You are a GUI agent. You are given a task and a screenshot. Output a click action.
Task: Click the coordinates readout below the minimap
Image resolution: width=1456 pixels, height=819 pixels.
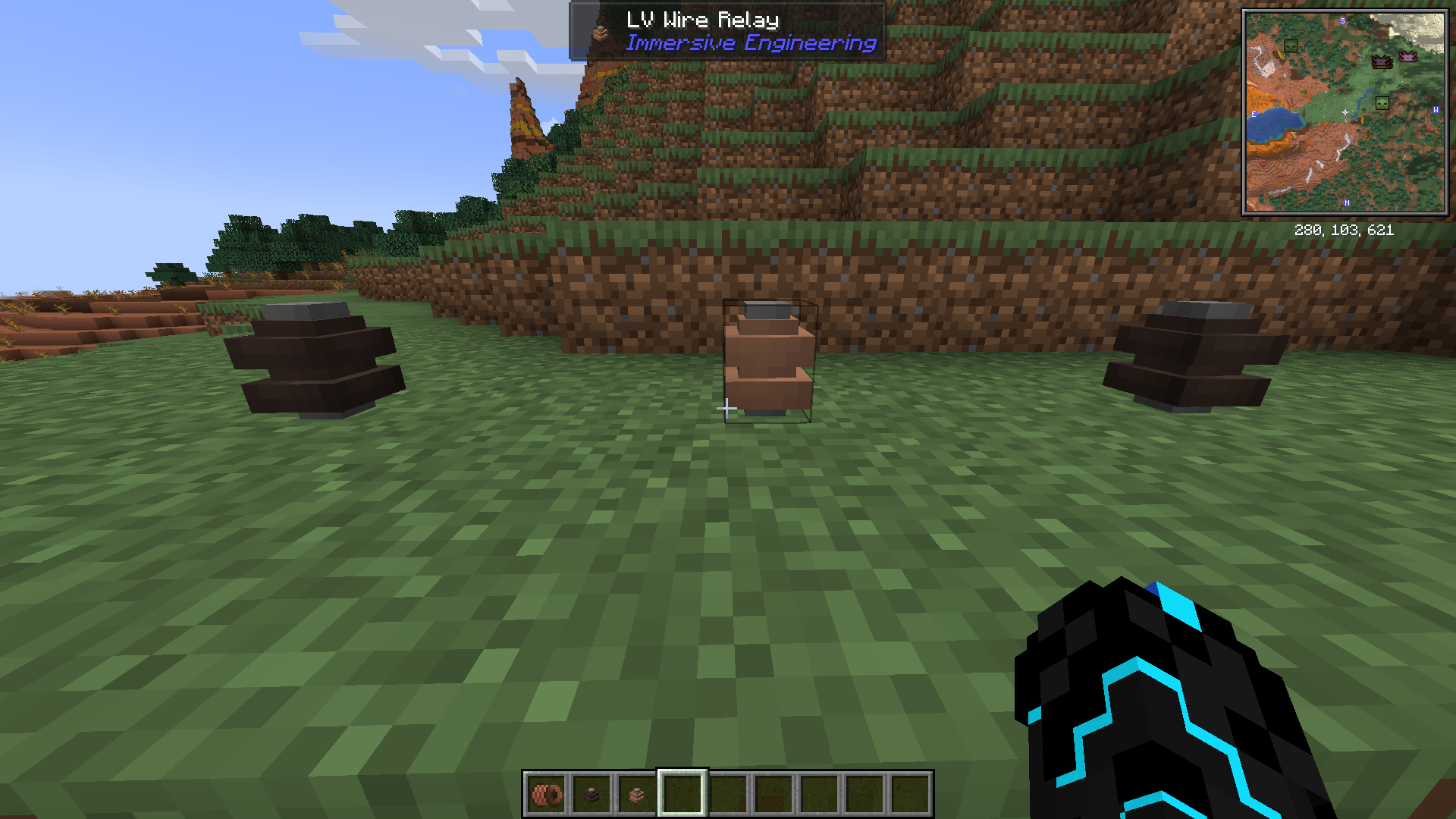(1345, 231)
